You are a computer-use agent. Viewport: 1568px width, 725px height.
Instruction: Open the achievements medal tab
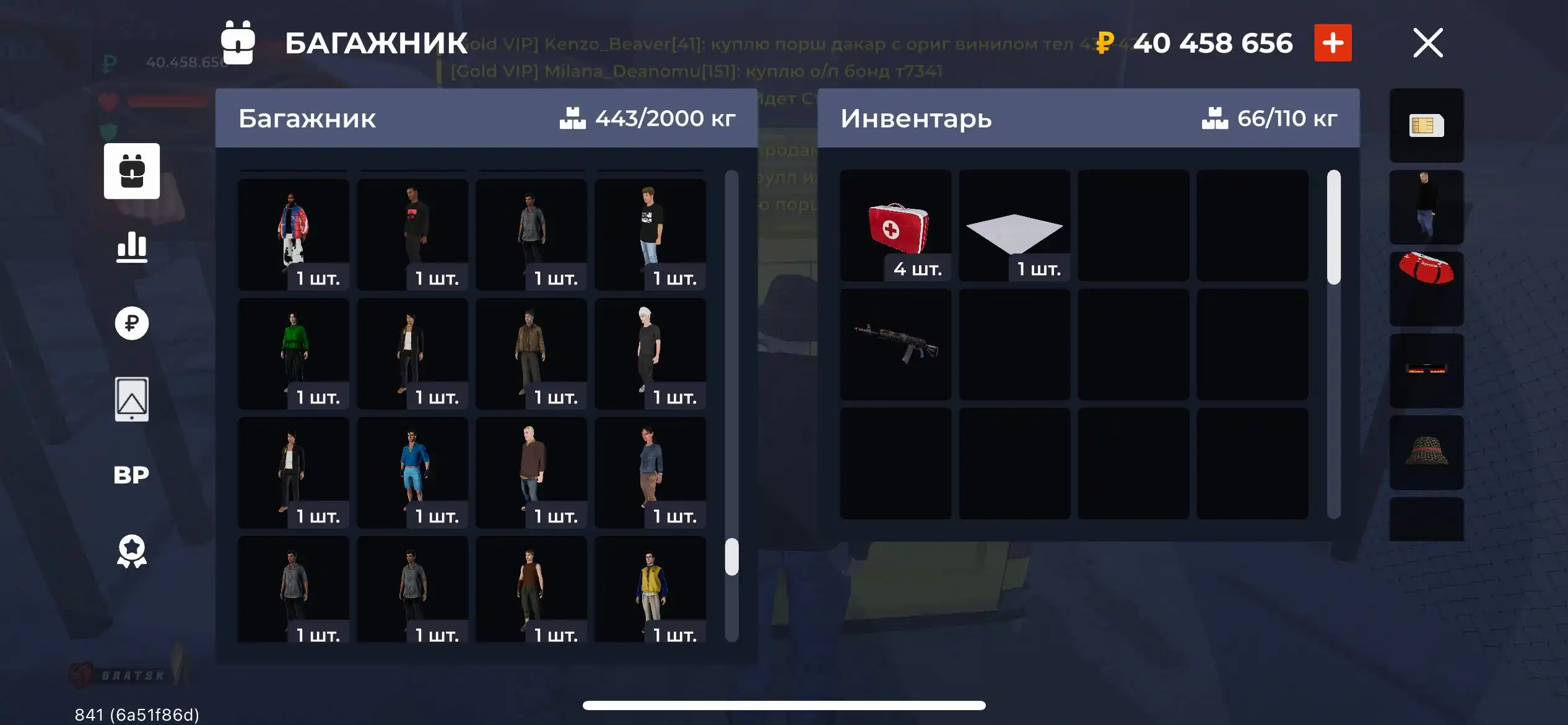[131, 551]
